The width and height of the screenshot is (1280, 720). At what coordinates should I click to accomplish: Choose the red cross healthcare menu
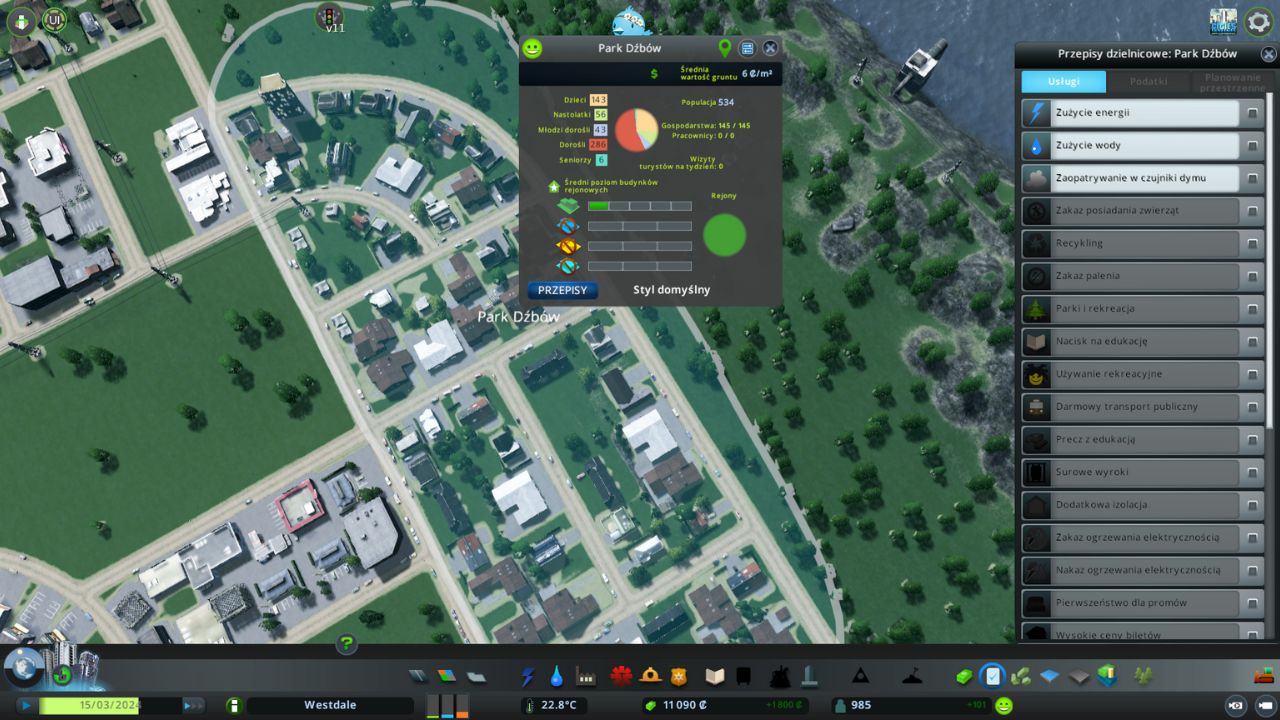[x=622, y=676]
